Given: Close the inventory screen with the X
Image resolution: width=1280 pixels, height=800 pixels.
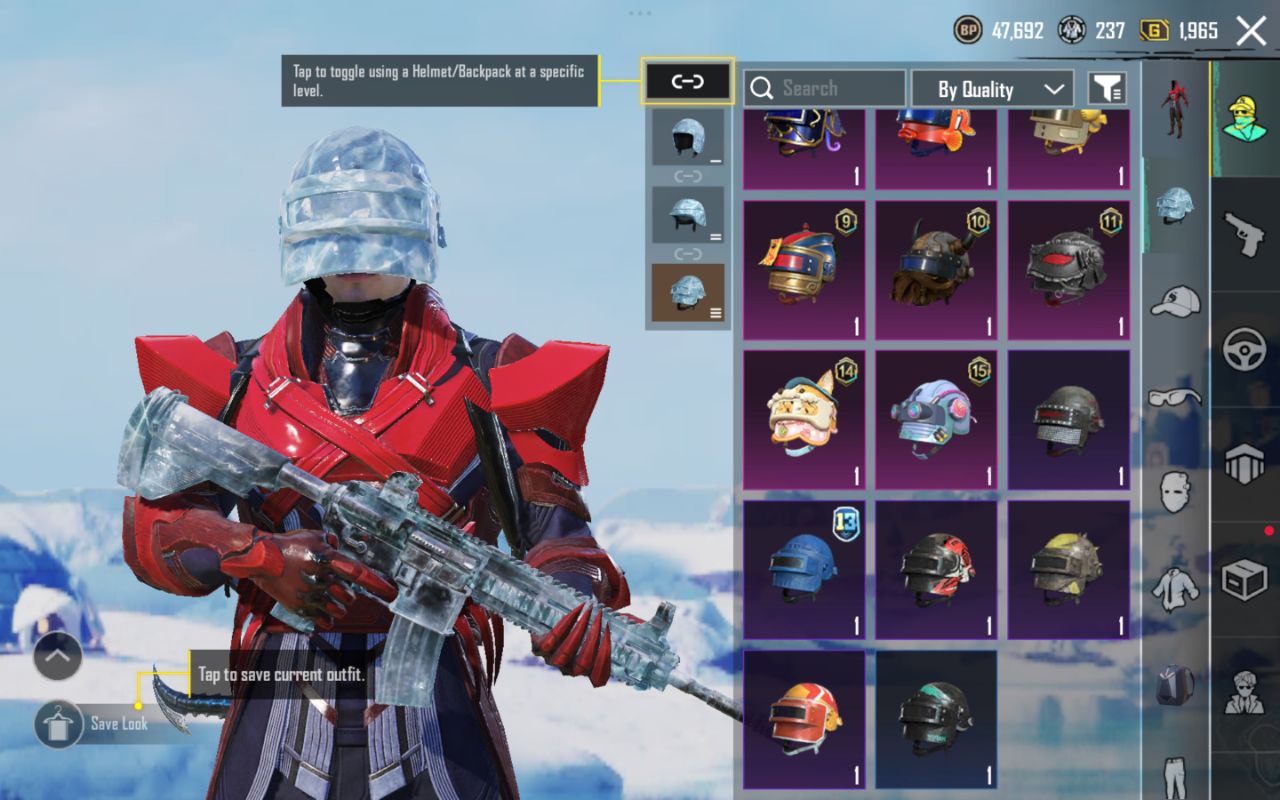Looking at the screenshot, I should [x=1251, y=31].
